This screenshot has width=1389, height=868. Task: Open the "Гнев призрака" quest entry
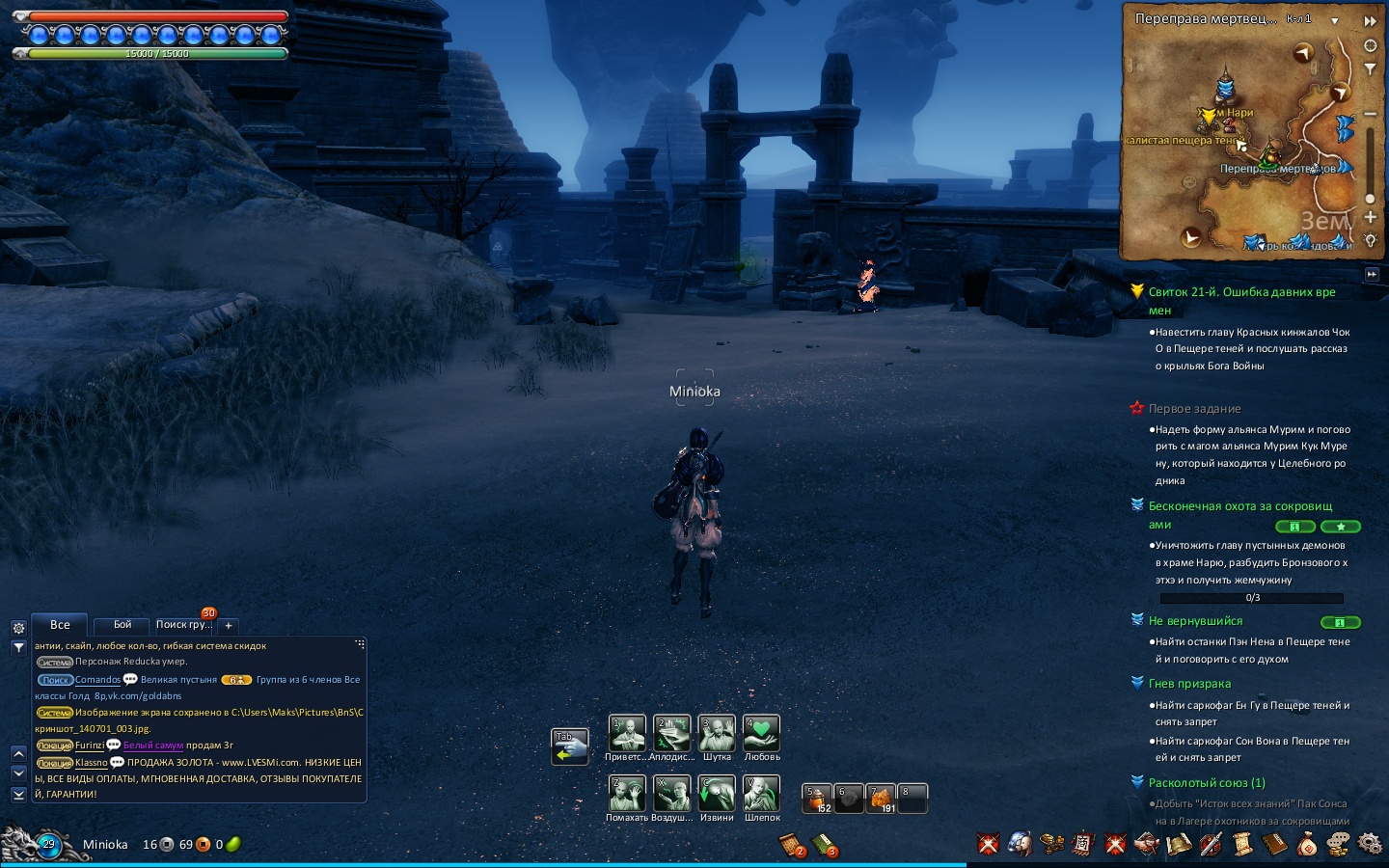coord(1189,684)
